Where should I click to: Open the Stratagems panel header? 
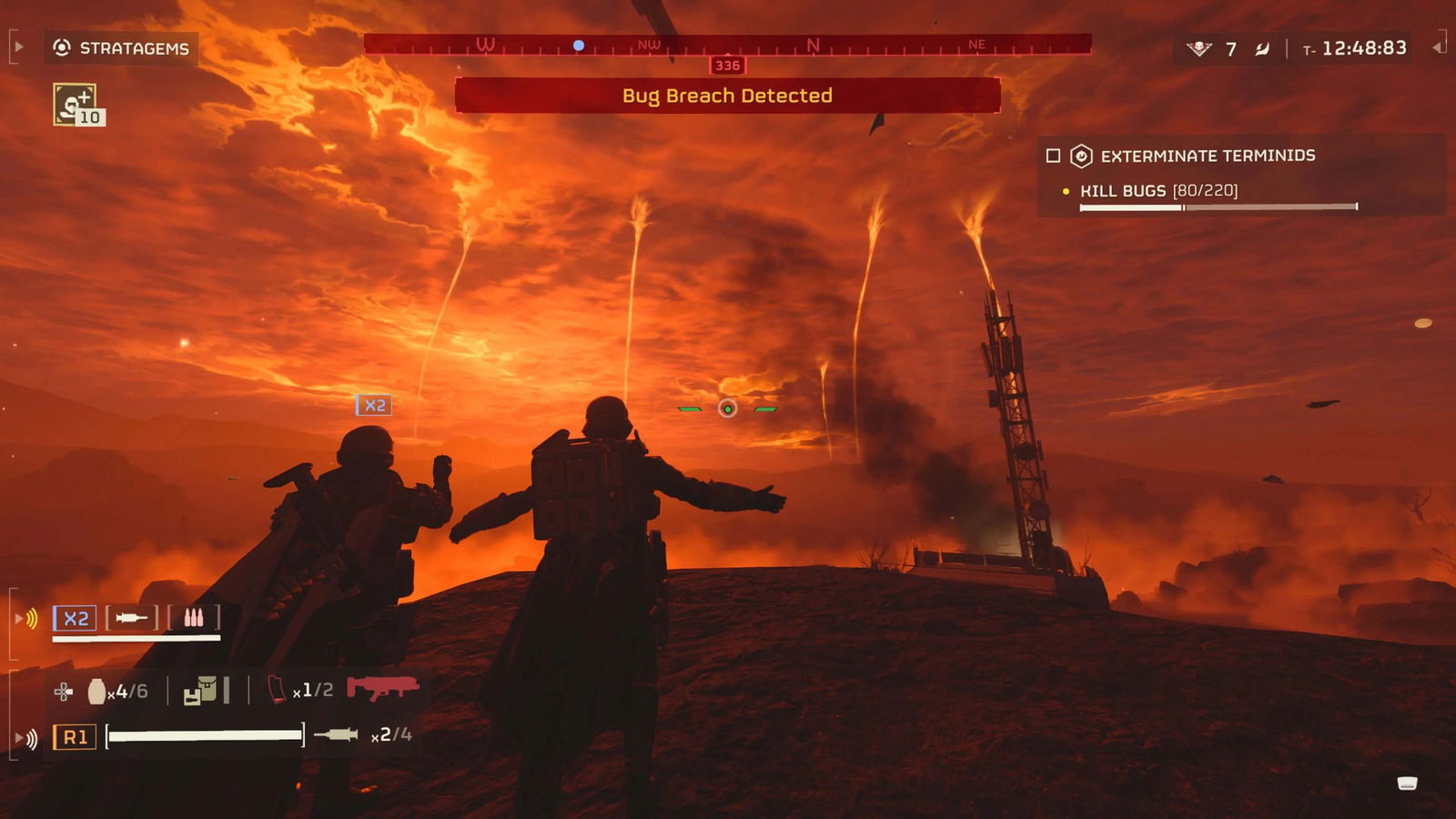tap(122, 48)
